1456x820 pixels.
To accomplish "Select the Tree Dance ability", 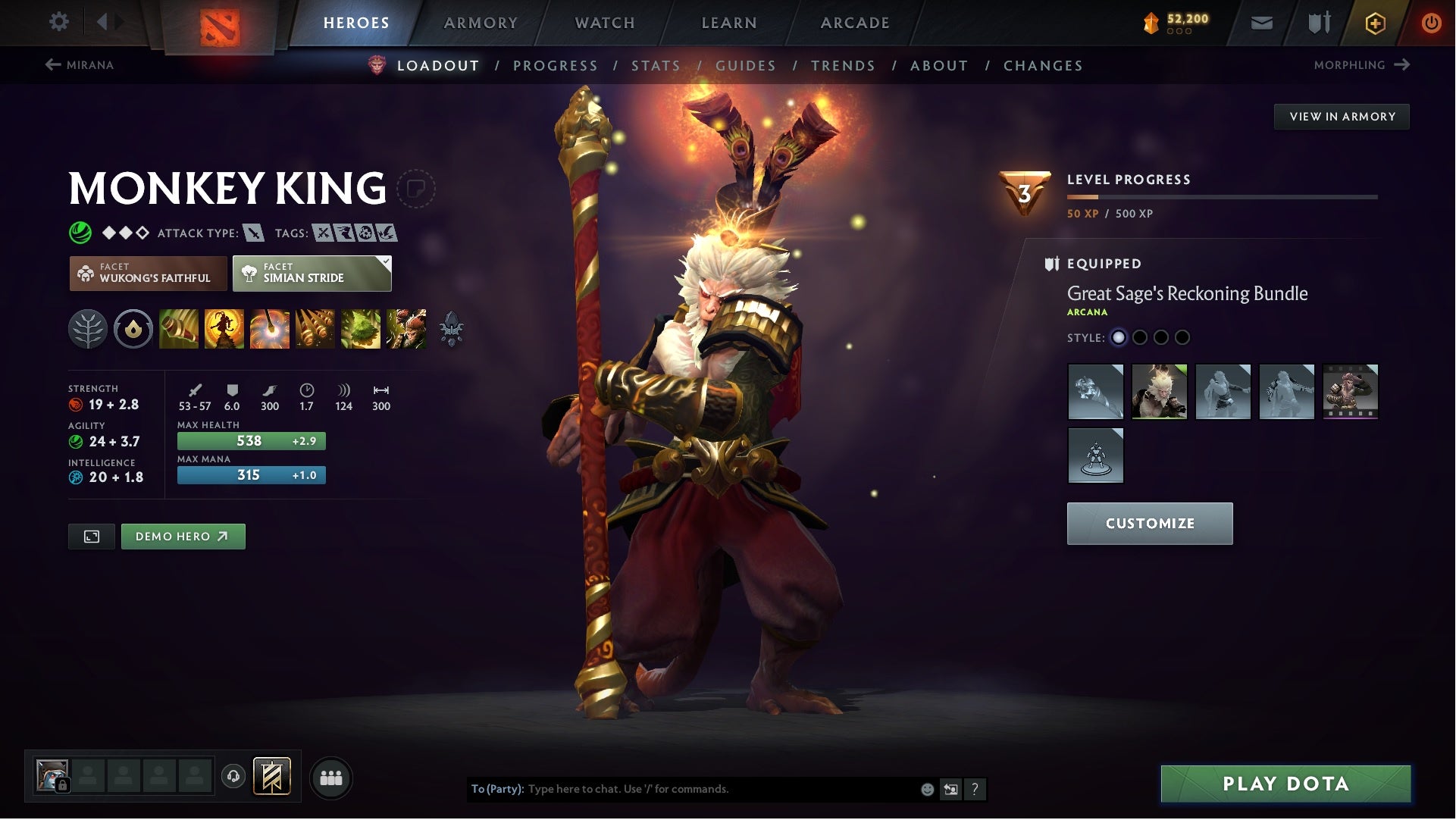I will coord(224,329).
